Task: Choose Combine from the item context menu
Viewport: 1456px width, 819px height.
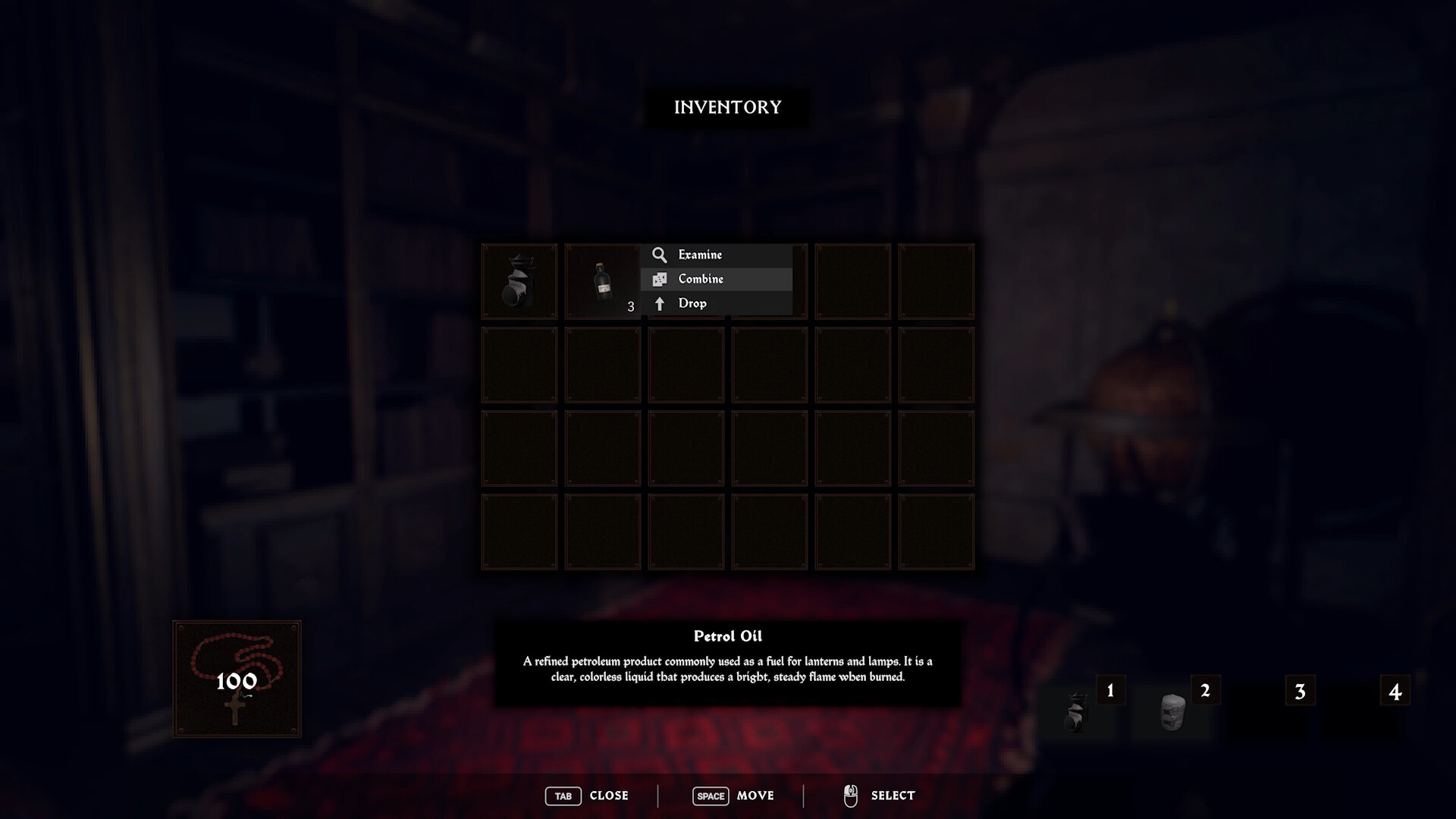Action: tap(701, 279)
